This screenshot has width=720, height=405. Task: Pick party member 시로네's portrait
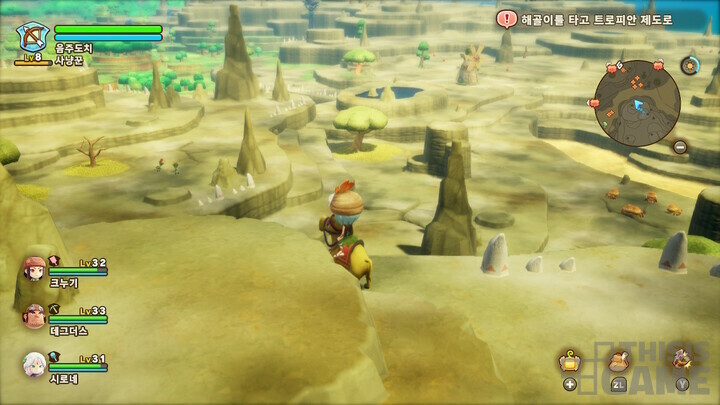(x=34, y=363)
